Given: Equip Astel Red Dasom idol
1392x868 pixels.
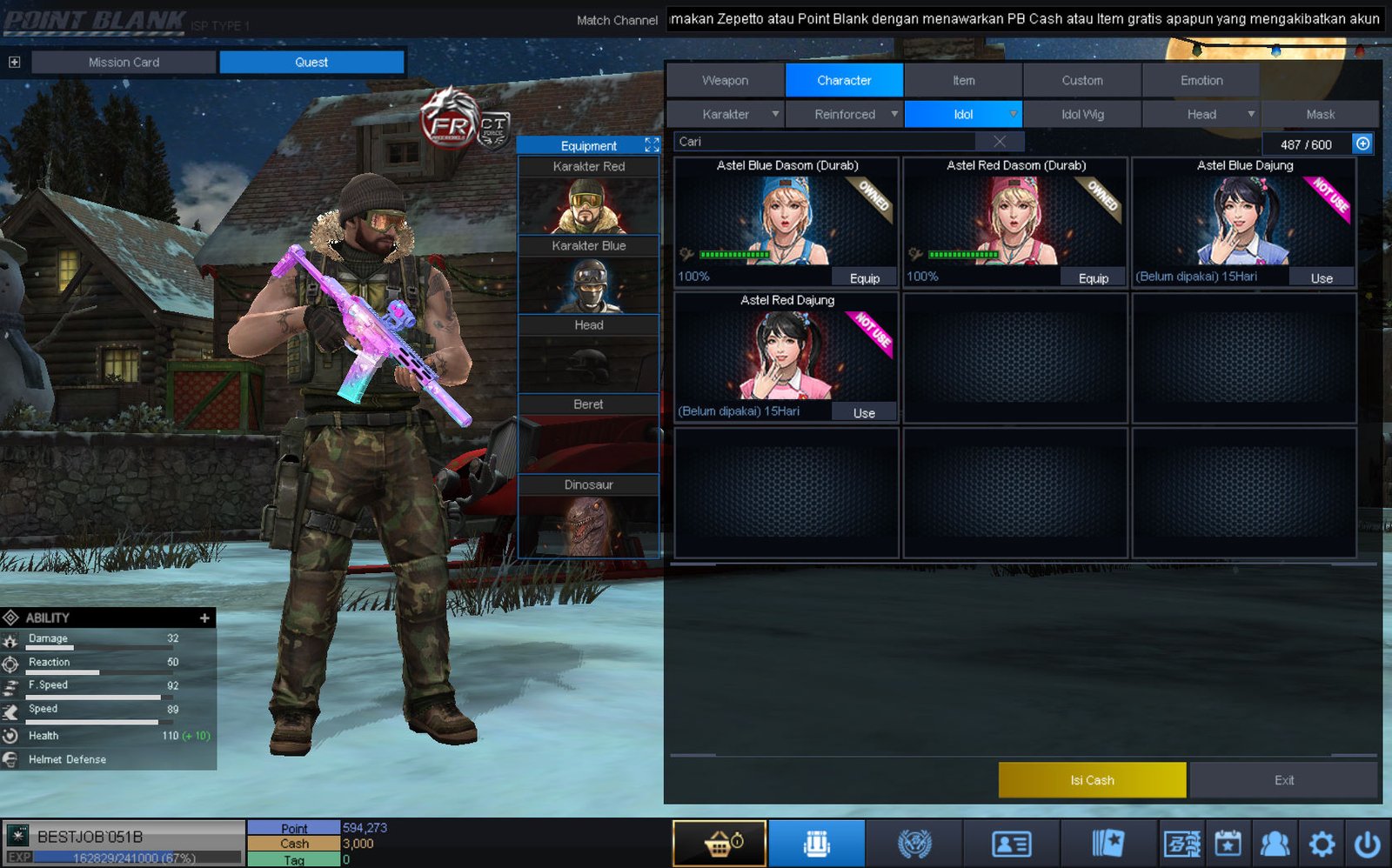Looking at the screenshot, I should coord(1093,278).
